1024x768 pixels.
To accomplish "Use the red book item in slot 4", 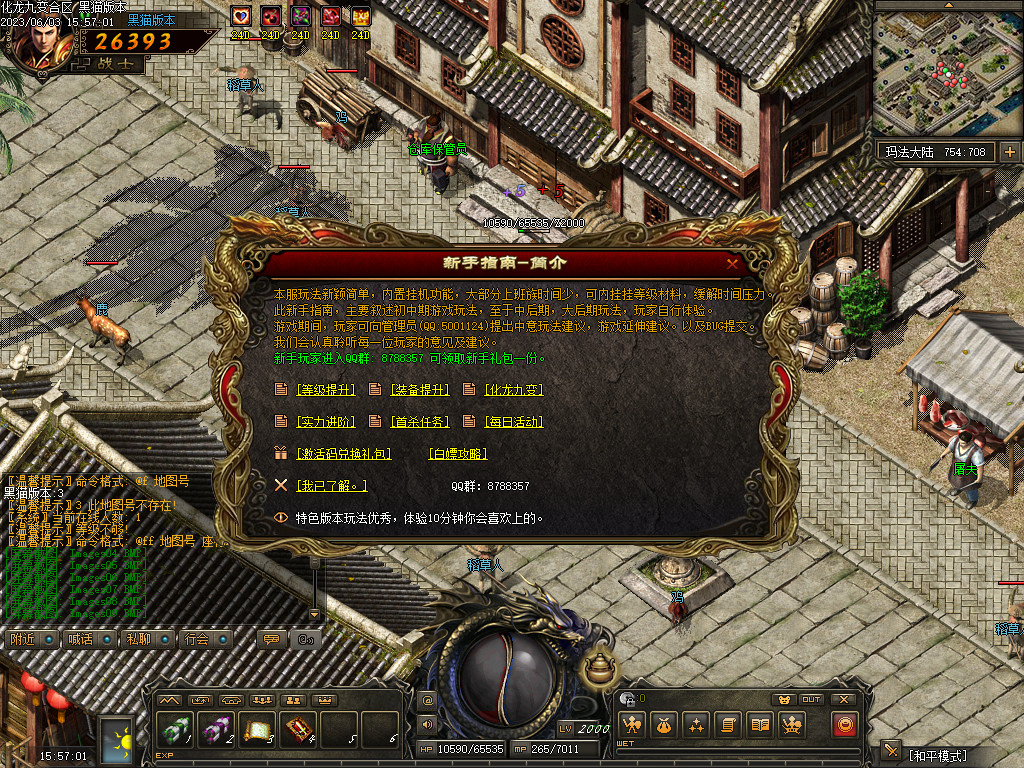I will click(x=299, y=730).
